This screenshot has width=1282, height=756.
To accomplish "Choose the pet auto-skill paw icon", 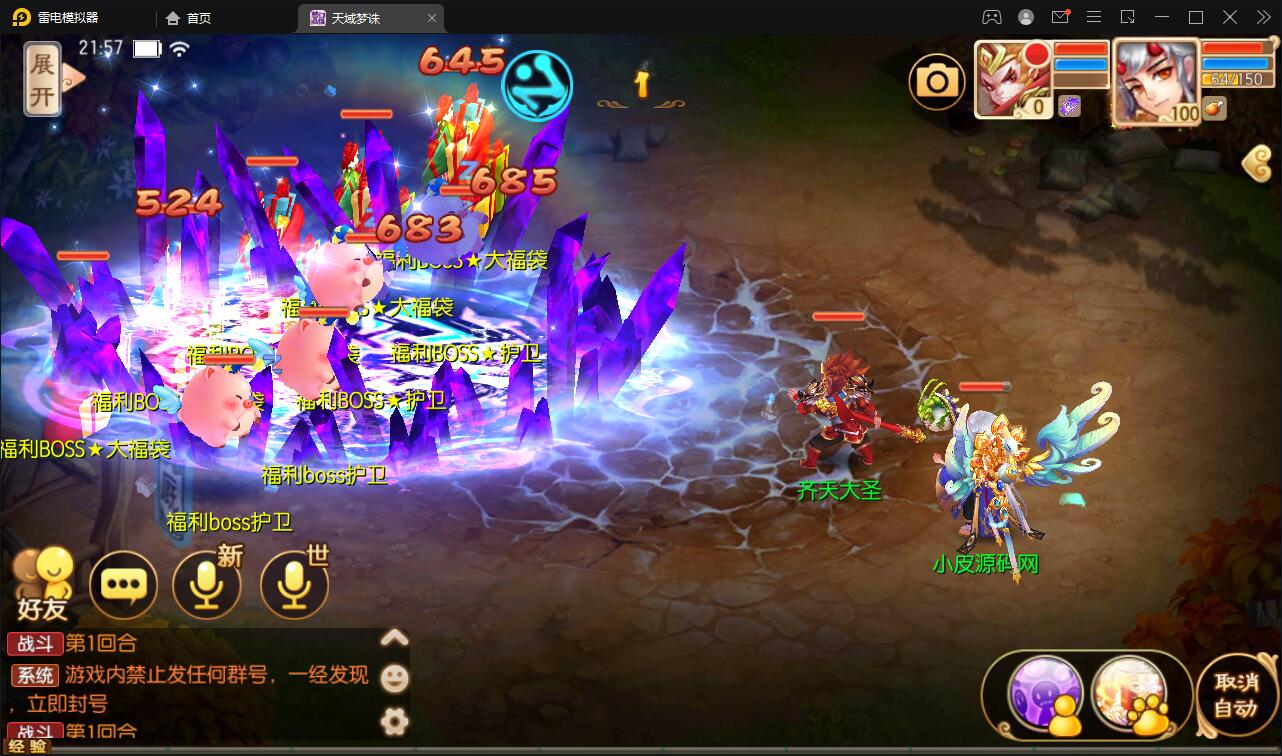I will [1131, 695].
